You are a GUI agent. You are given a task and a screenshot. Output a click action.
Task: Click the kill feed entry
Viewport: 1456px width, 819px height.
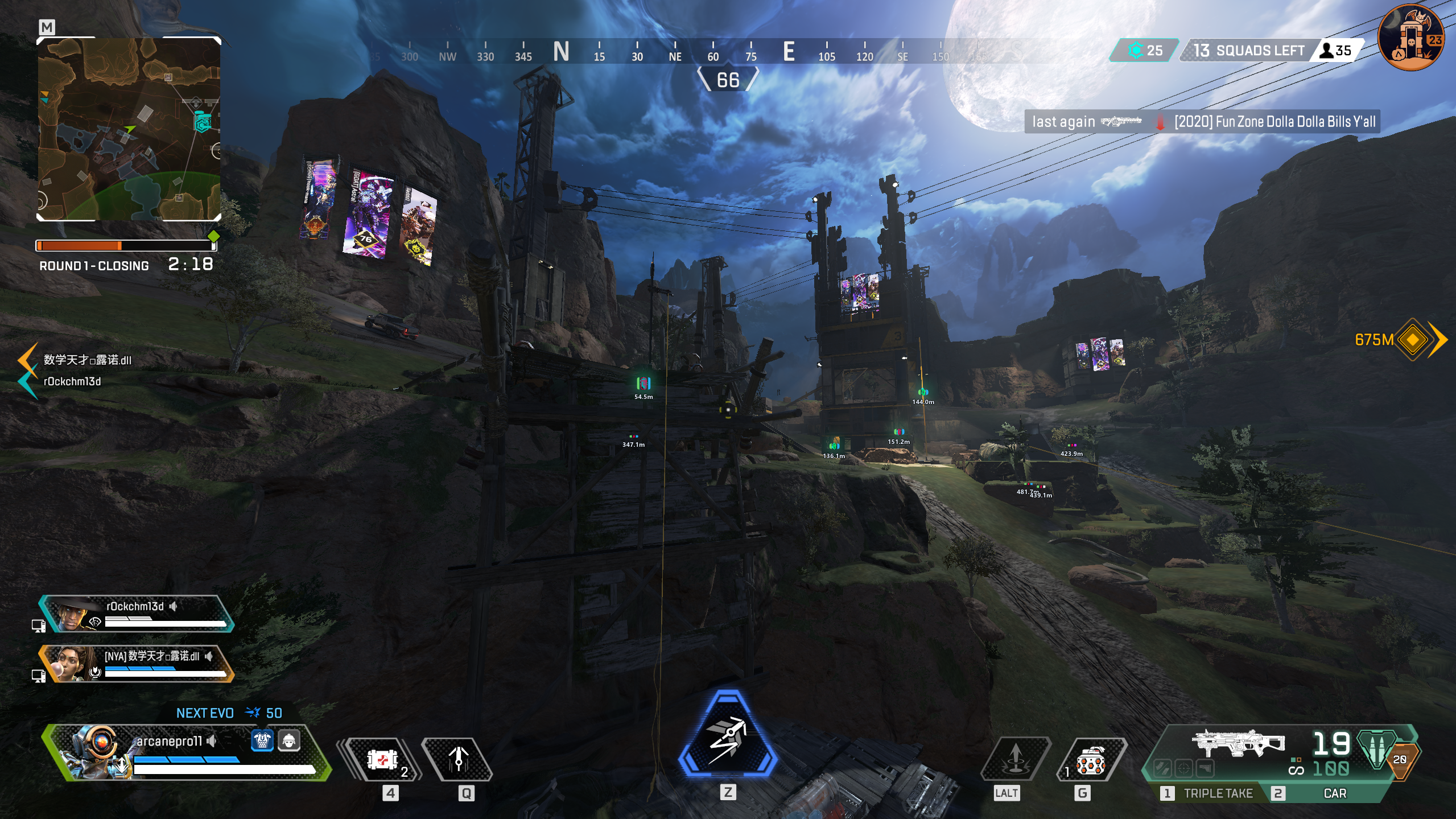(x=1202, y=122)
